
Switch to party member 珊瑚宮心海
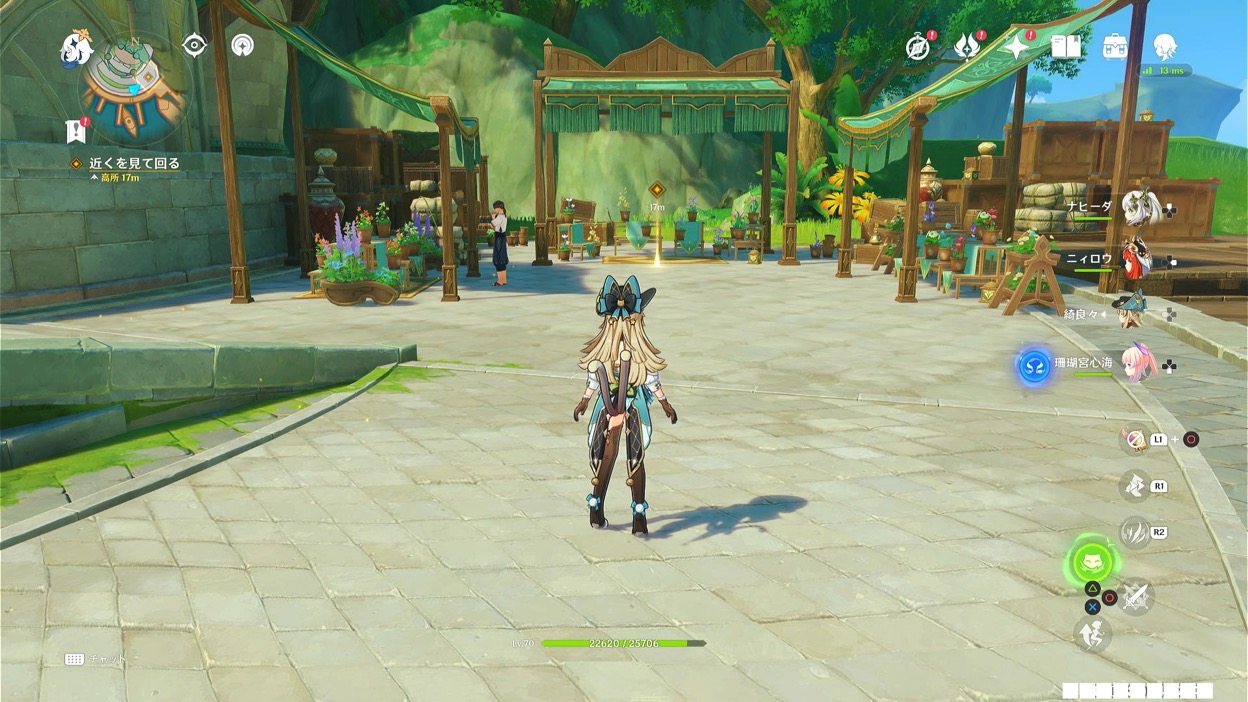(x=1139, y=365)
